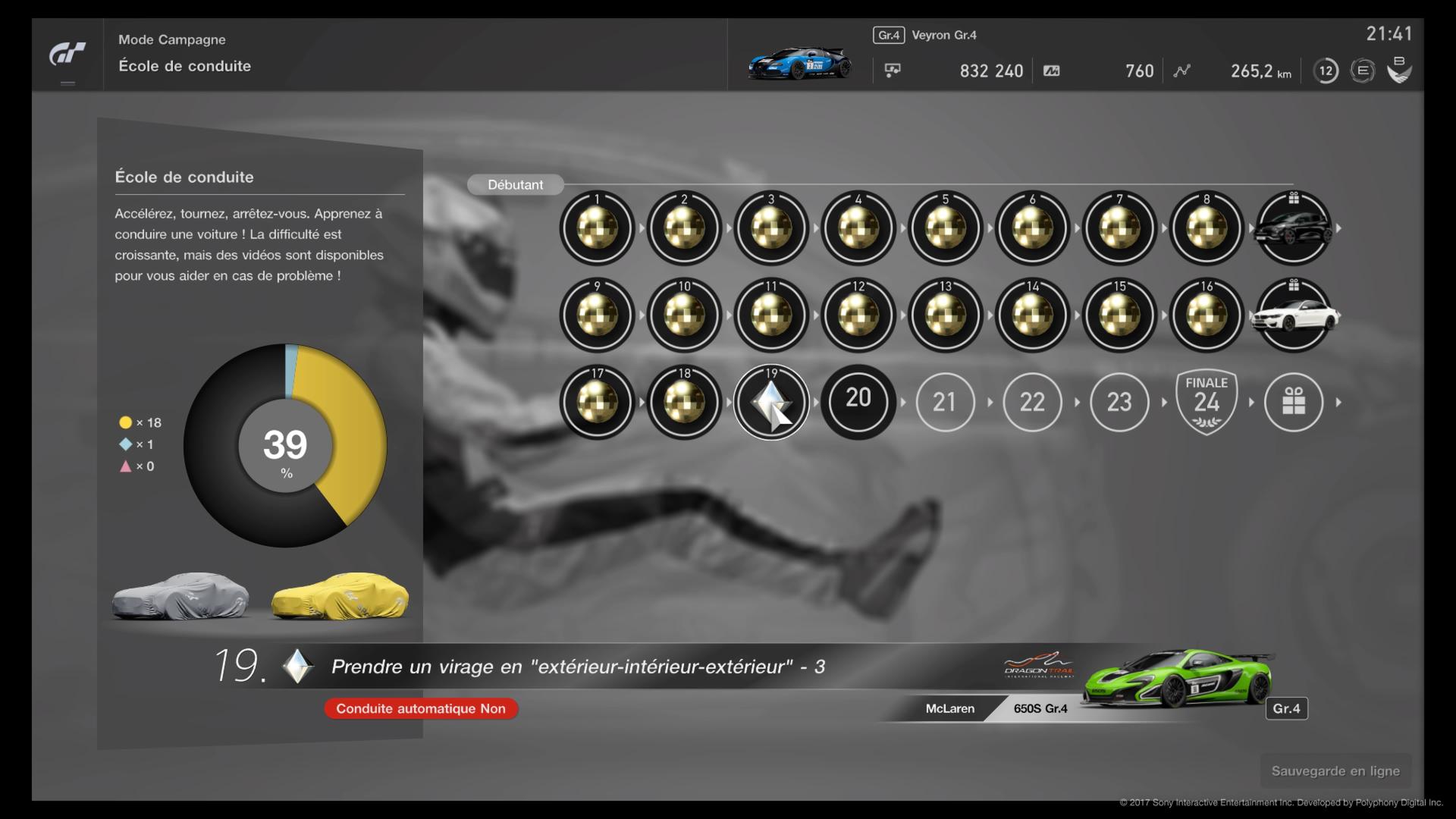Image resolution: width=1456 pixels, height=819 pixels.
Task: Select the Débutant category label
Action: click(515, 184)
